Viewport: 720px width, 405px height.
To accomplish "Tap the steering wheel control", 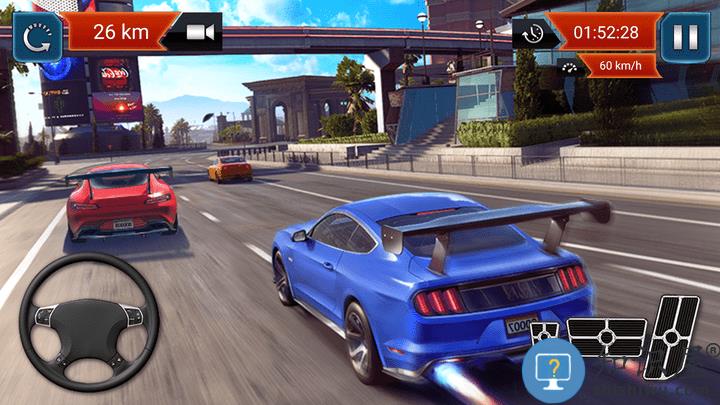I will [89, 320].
